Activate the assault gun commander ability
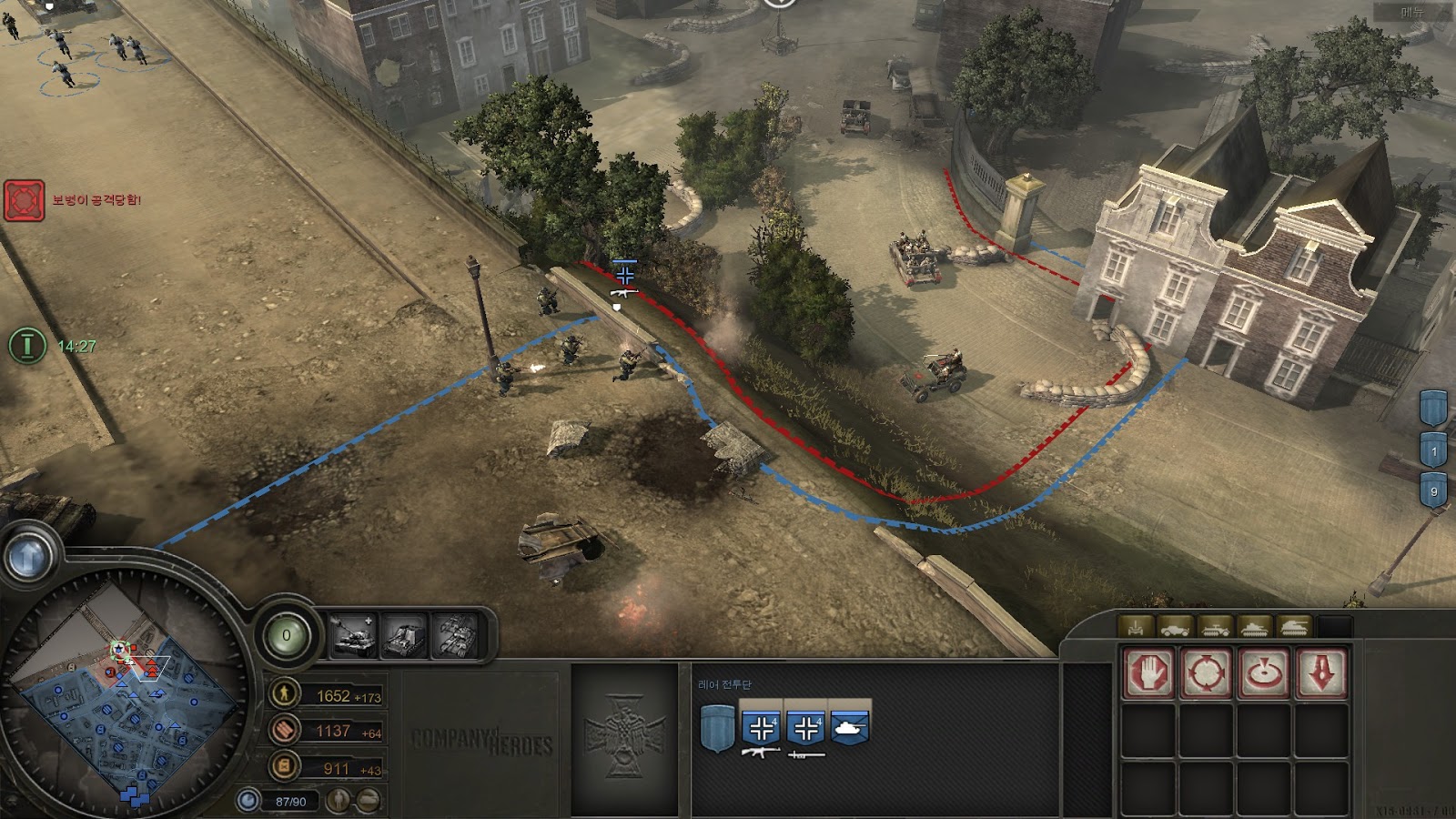Image resolution: width=1456 pixels, height=819 pixels. coord(405,635)
